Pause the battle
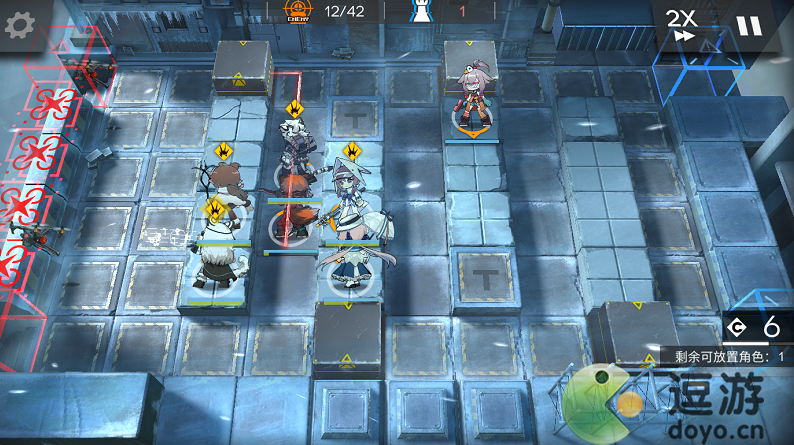794x445 pixels. pos(748,25)
